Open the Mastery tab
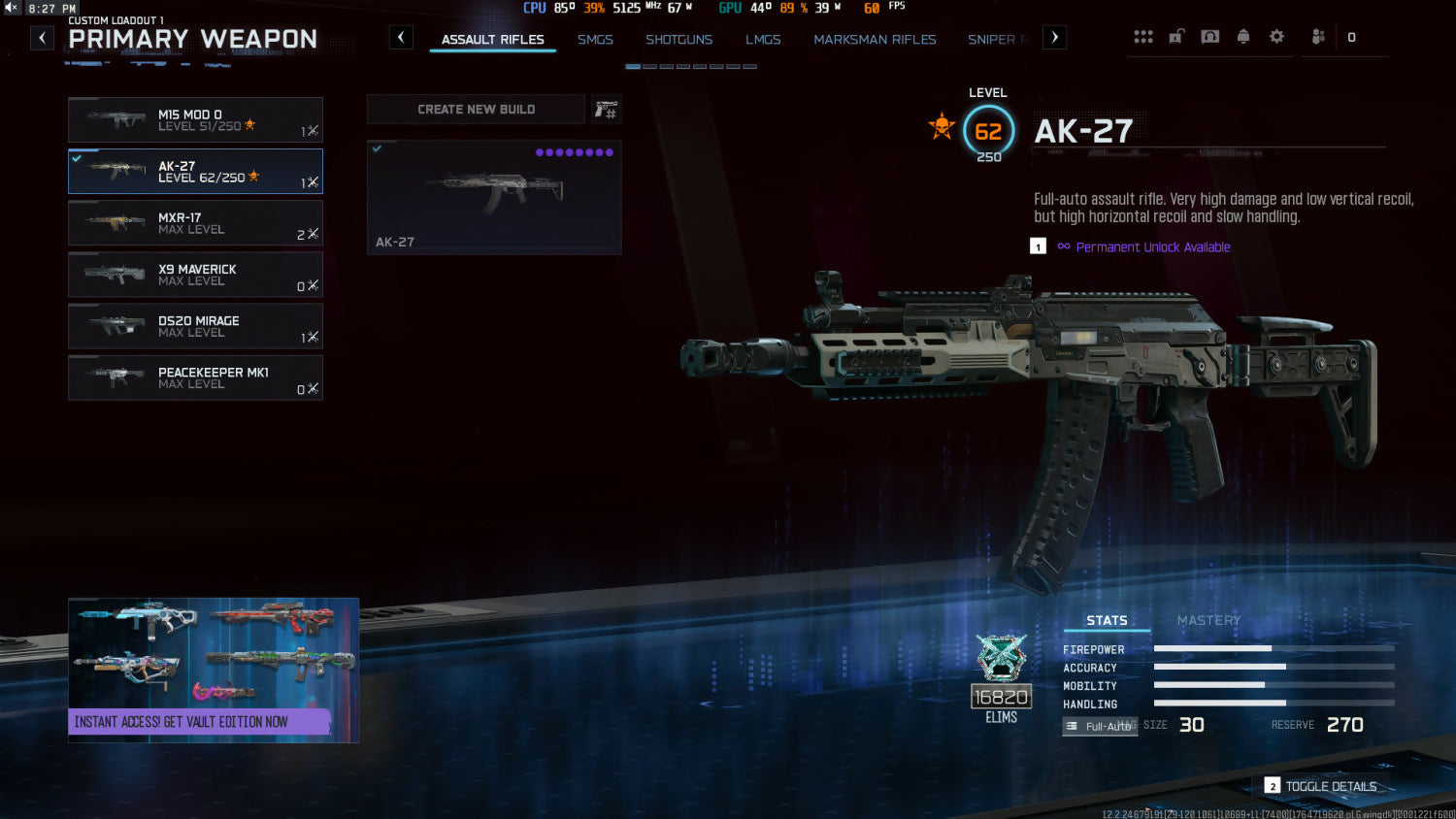The image size is (1456, 819). [x=1208, y=620]
